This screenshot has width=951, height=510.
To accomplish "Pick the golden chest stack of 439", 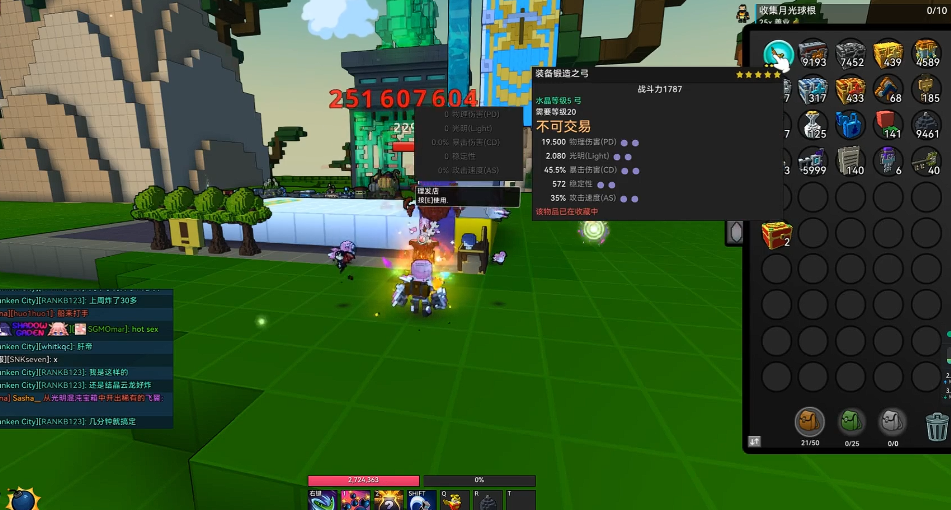I will tap(888, 55).
